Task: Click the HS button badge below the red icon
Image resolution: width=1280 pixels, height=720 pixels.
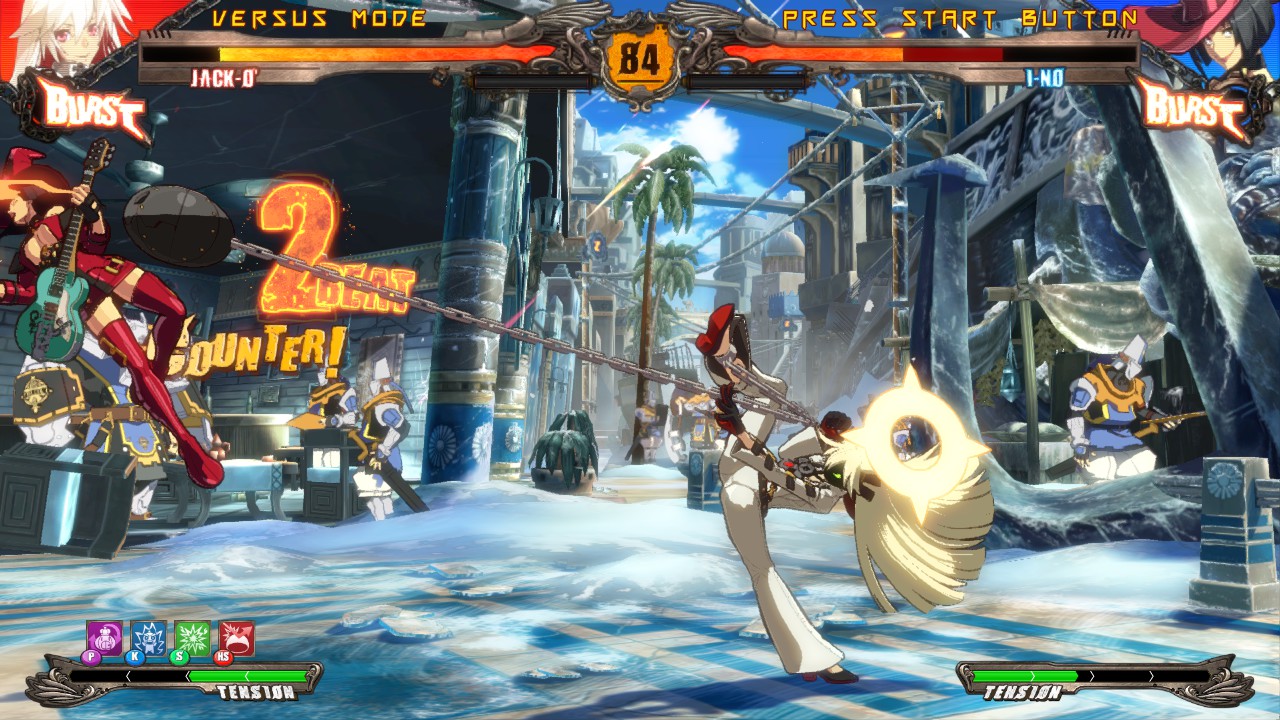Action: pyautogui.click(x=221, y=655)
